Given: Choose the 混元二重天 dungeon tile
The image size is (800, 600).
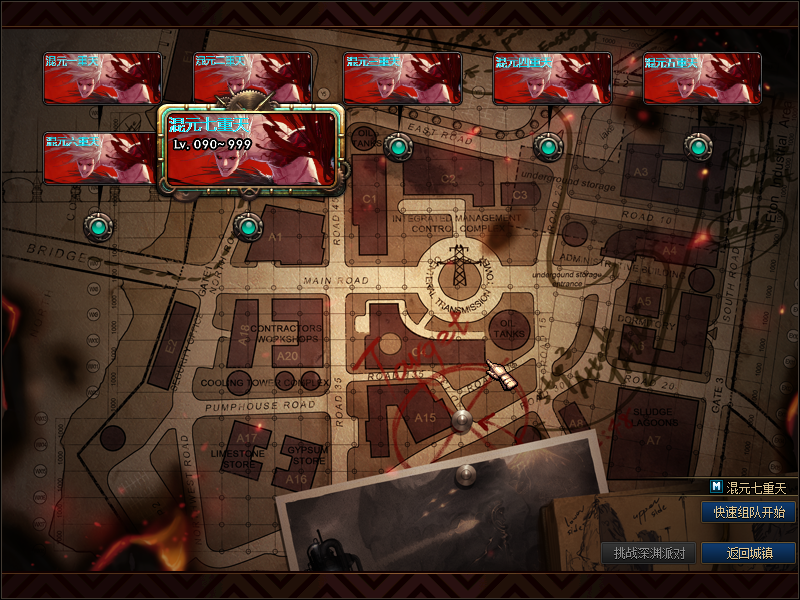Looking at the screenshot, I should tap(252, 70).
